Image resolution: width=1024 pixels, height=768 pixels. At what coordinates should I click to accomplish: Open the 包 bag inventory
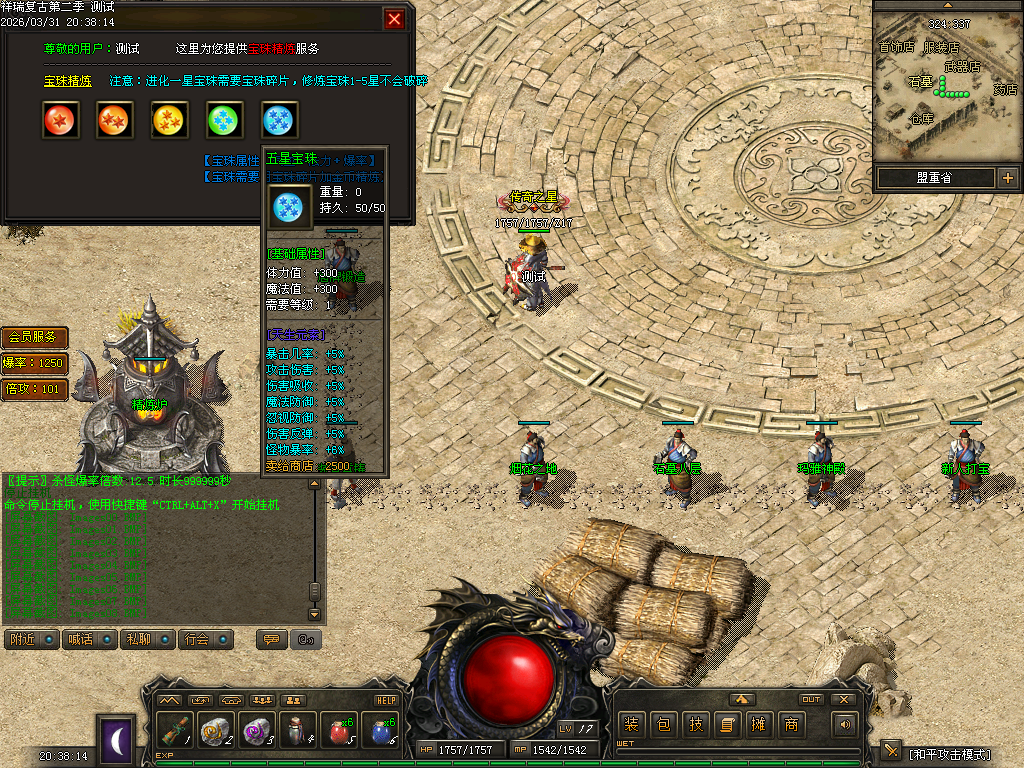coord(663,724)
